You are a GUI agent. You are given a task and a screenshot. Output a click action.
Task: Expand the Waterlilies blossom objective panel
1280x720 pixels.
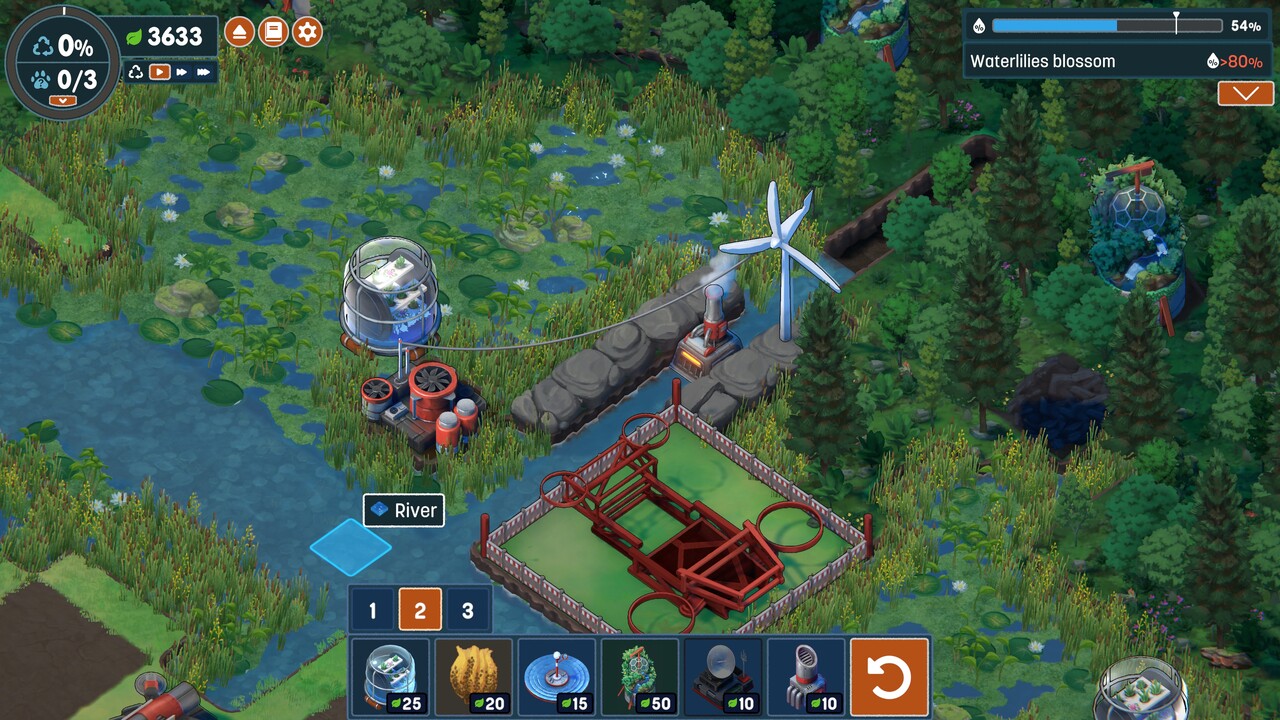[x=1245, y=94]
